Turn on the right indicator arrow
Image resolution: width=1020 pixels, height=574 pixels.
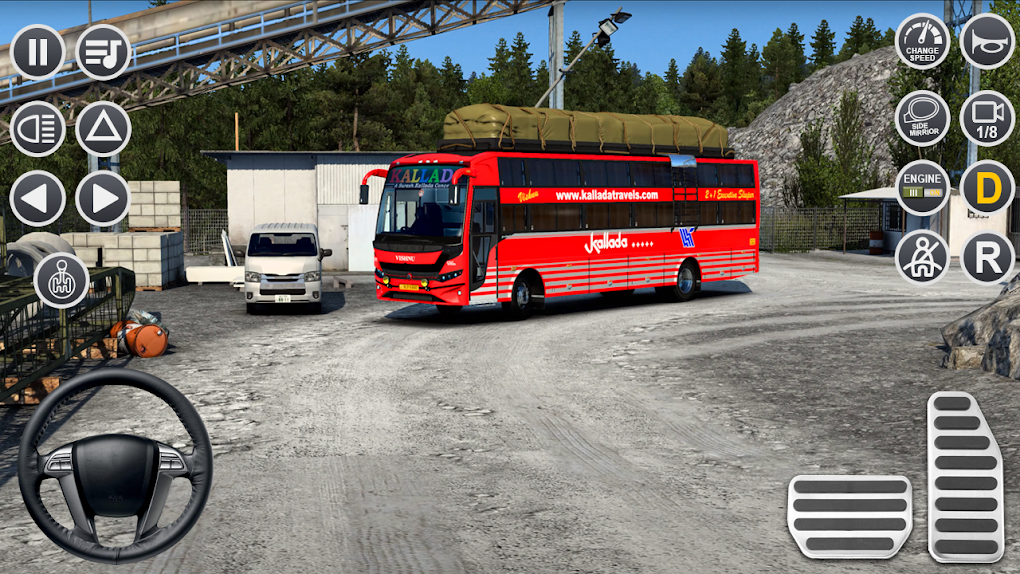tap(103, 198)
